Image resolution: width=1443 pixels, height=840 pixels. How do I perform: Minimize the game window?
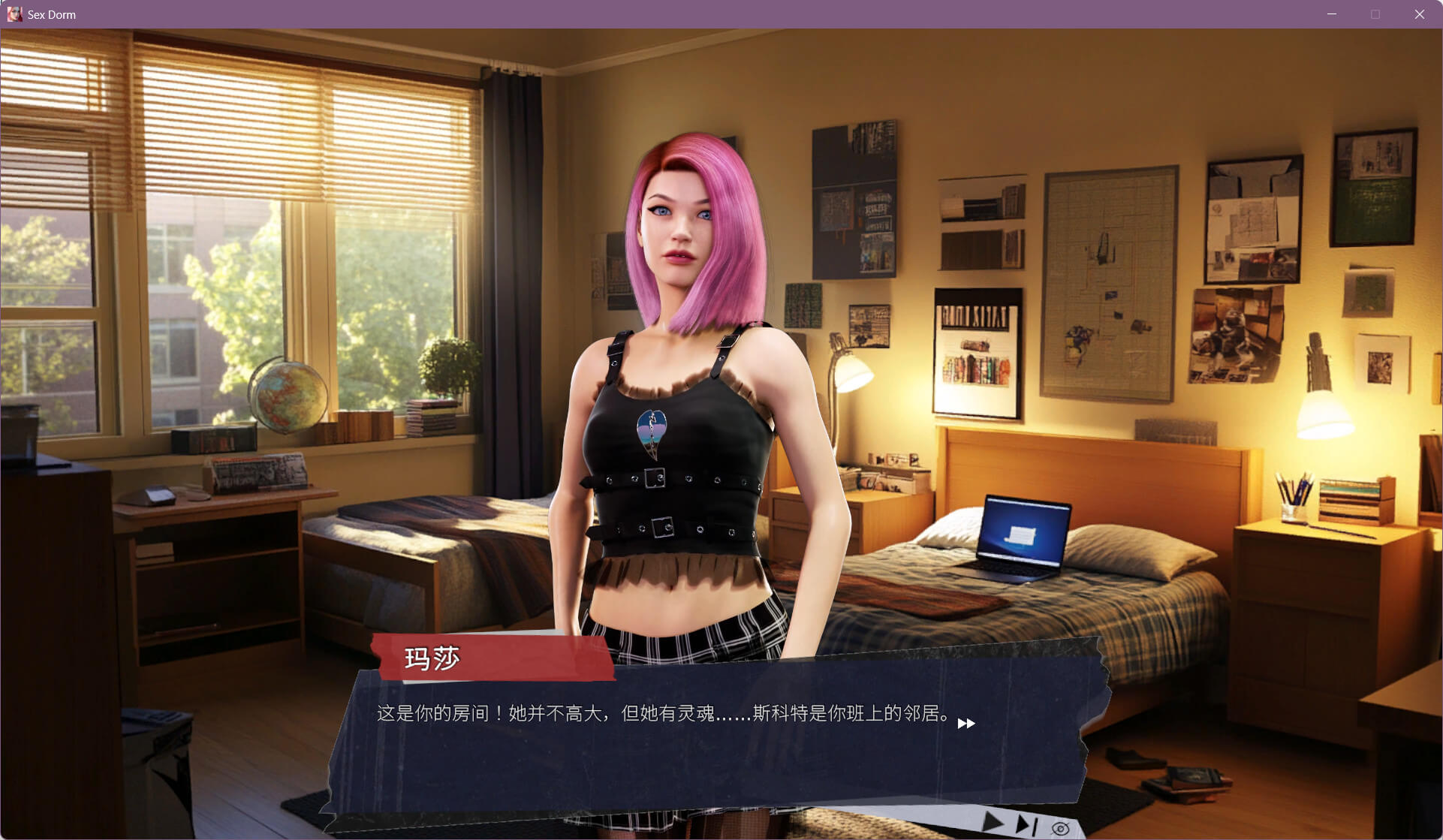coord(1332,14)
